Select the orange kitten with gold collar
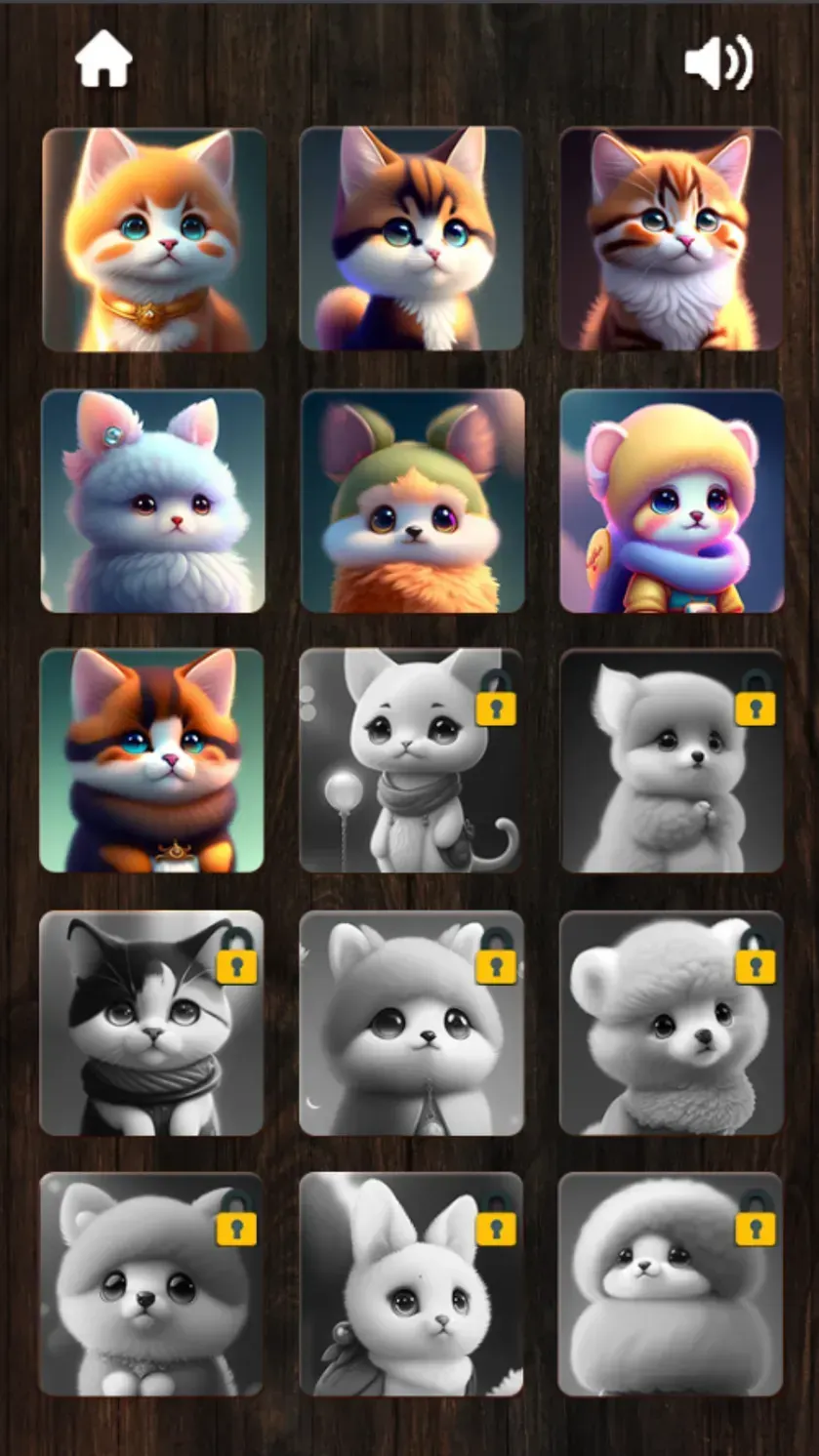The height and width of the screenshot is (1456, 819). pyautogui.click(x=154, y=239)
